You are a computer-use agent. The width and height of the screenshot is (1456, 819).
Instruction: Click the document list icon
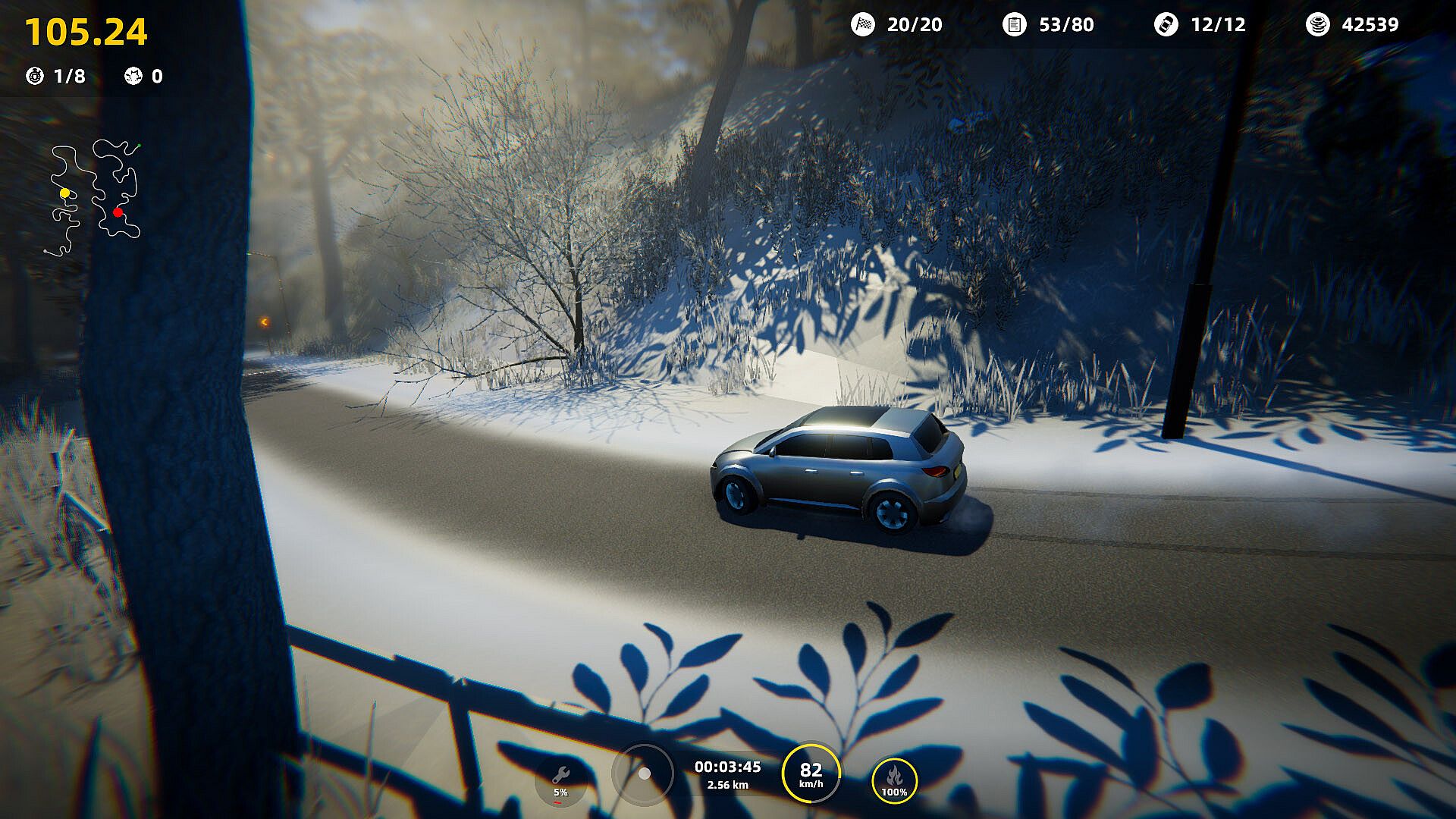click(1014, 24)
